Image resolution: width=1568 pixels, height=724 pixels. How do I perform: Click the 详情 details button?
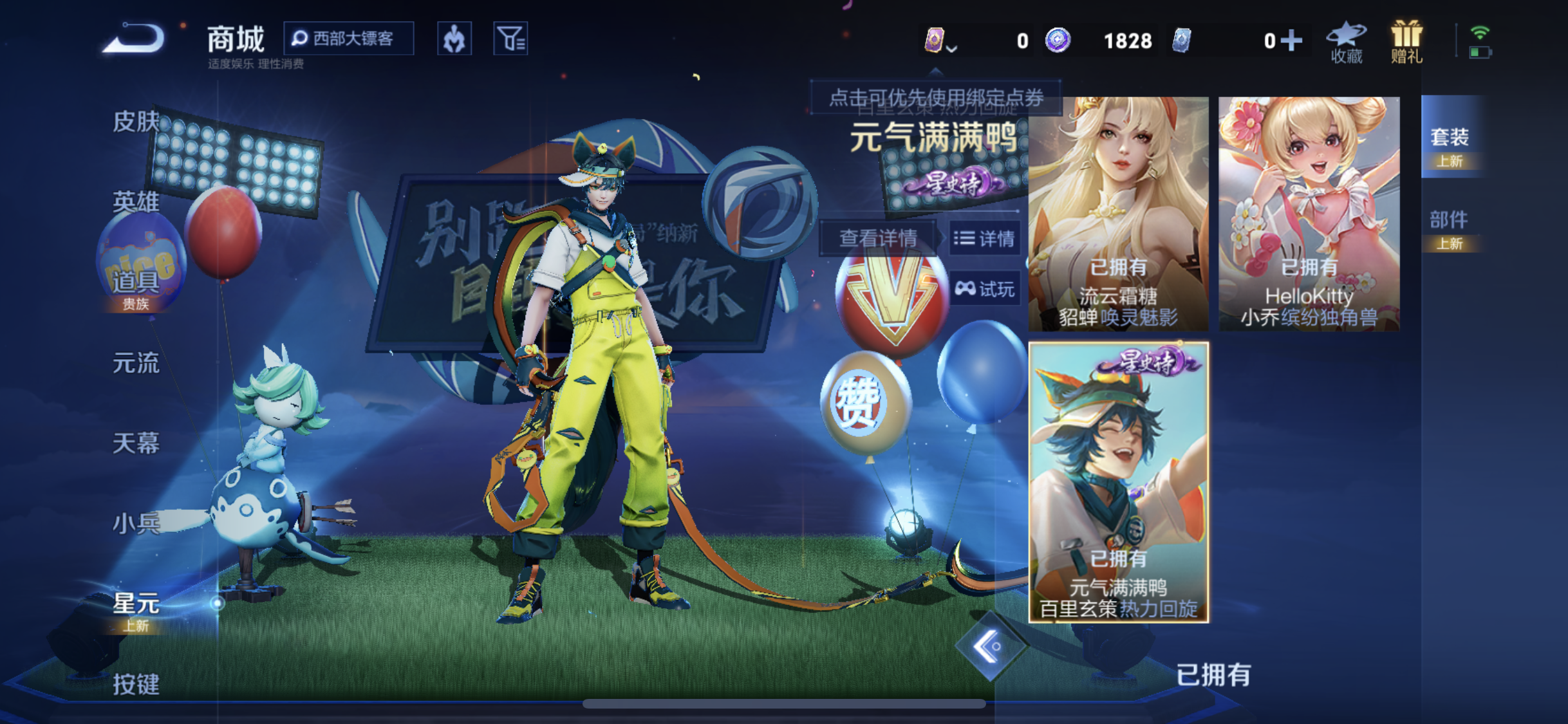coord(985,239)
